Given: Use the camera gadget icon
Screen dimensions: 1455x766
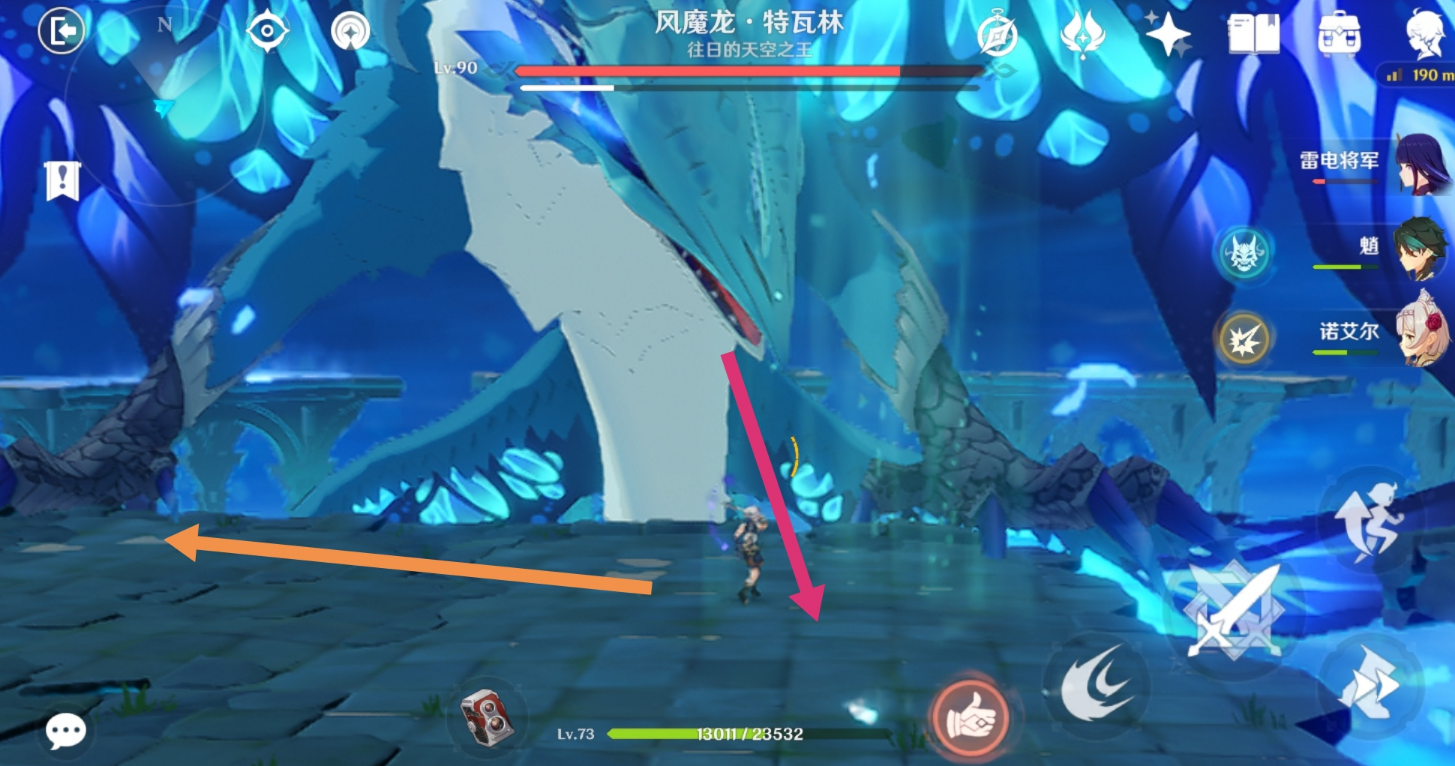Looking at the screenshot, I should click(x=487, y=718).
